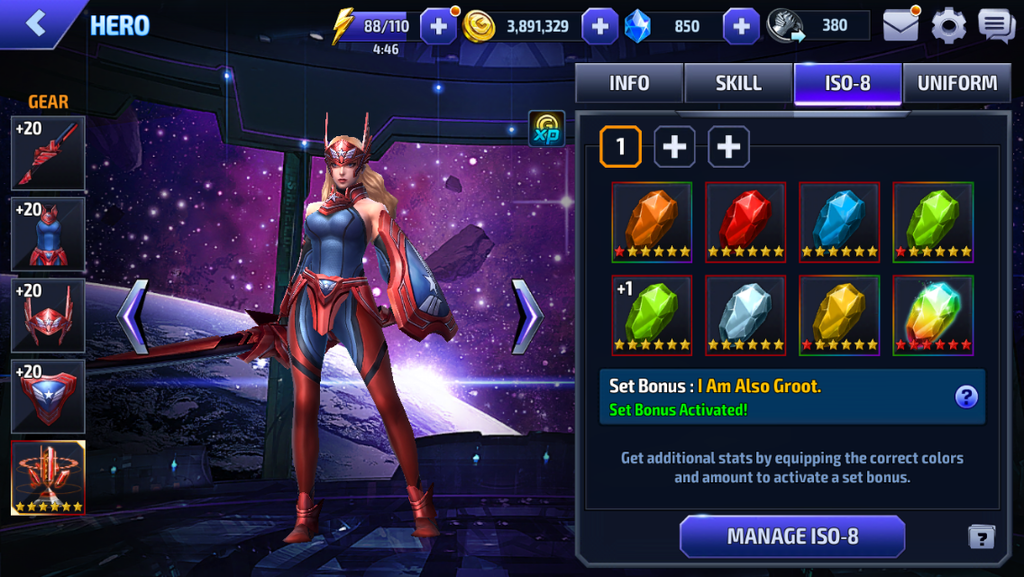The width and height of the screenshot is (1024, 577).
Task: Open the chat speech bubble
Action: pyautogui.click(x=996, y=26)
